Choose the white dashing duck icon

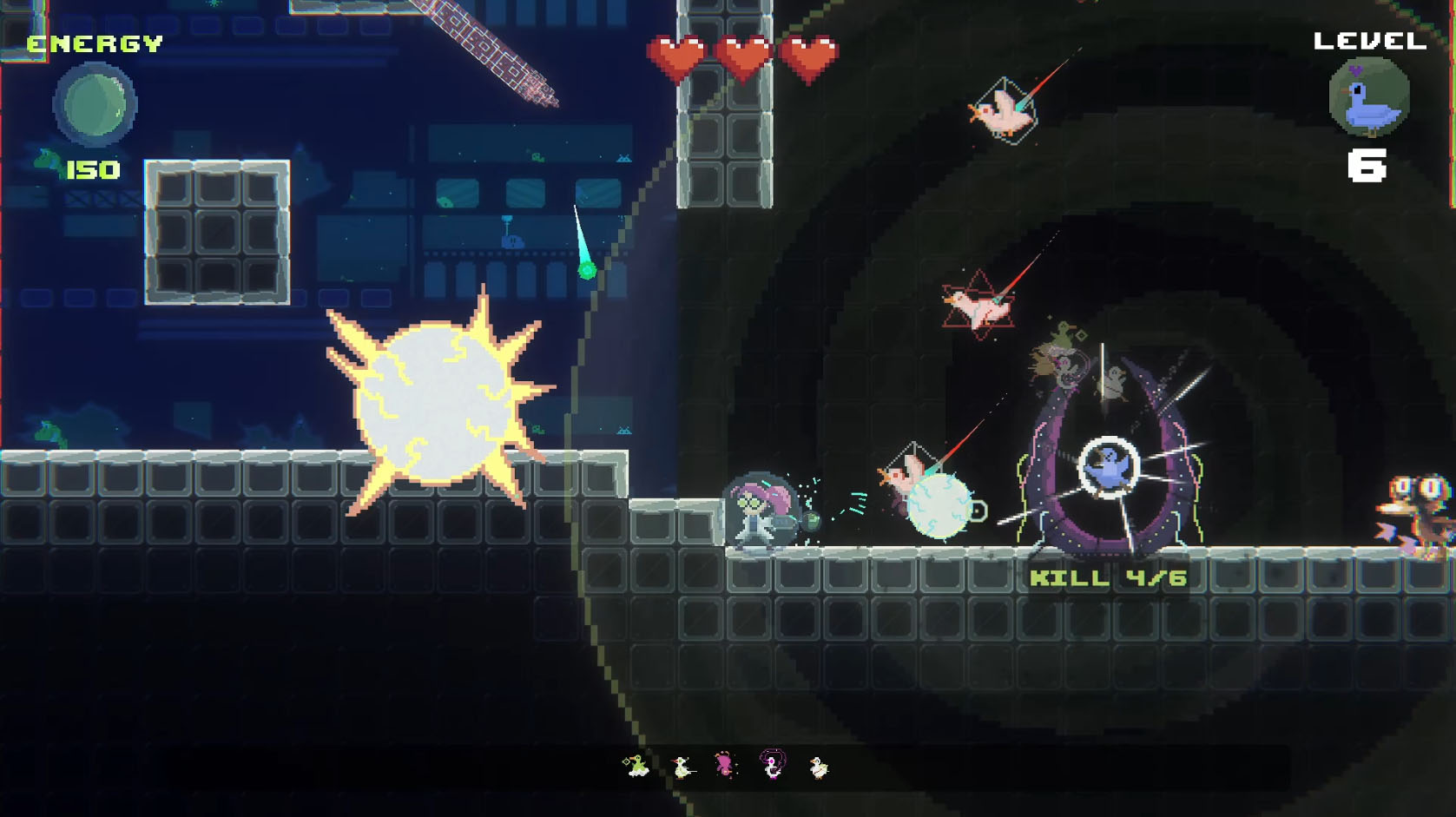pyautogui.click(x=682, y=767)
